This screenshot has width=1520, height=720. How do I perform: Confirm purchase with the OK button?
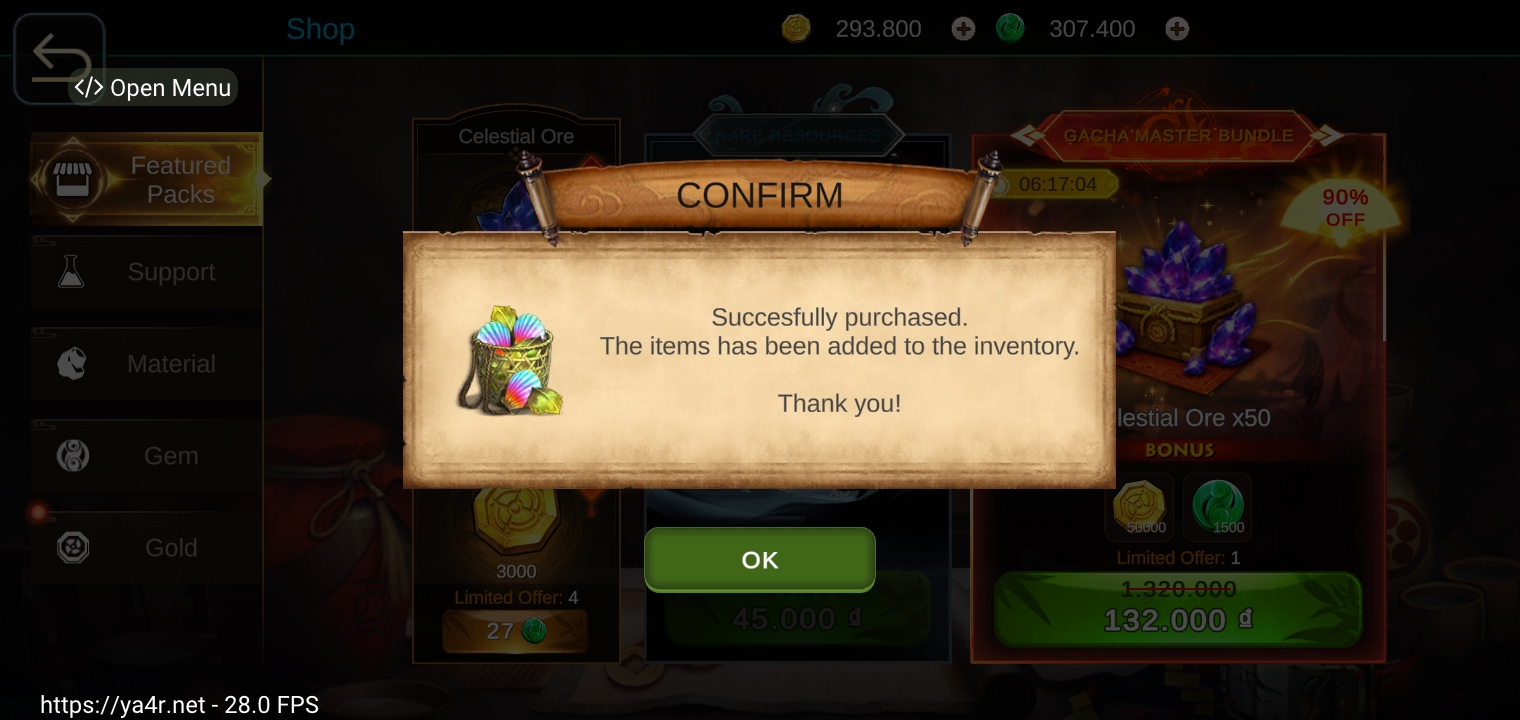[x=759, y=560]
